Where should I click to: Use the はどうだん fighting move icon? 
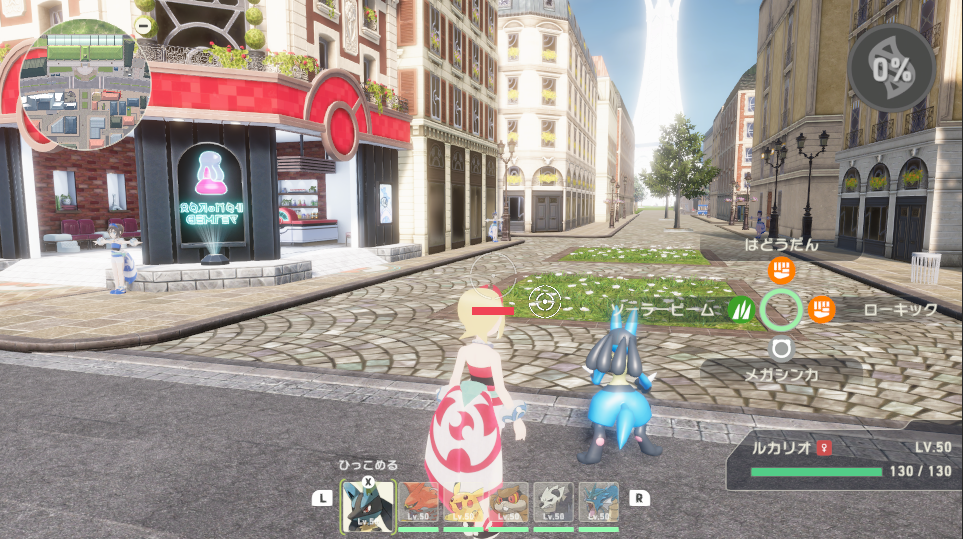[781, 270]
